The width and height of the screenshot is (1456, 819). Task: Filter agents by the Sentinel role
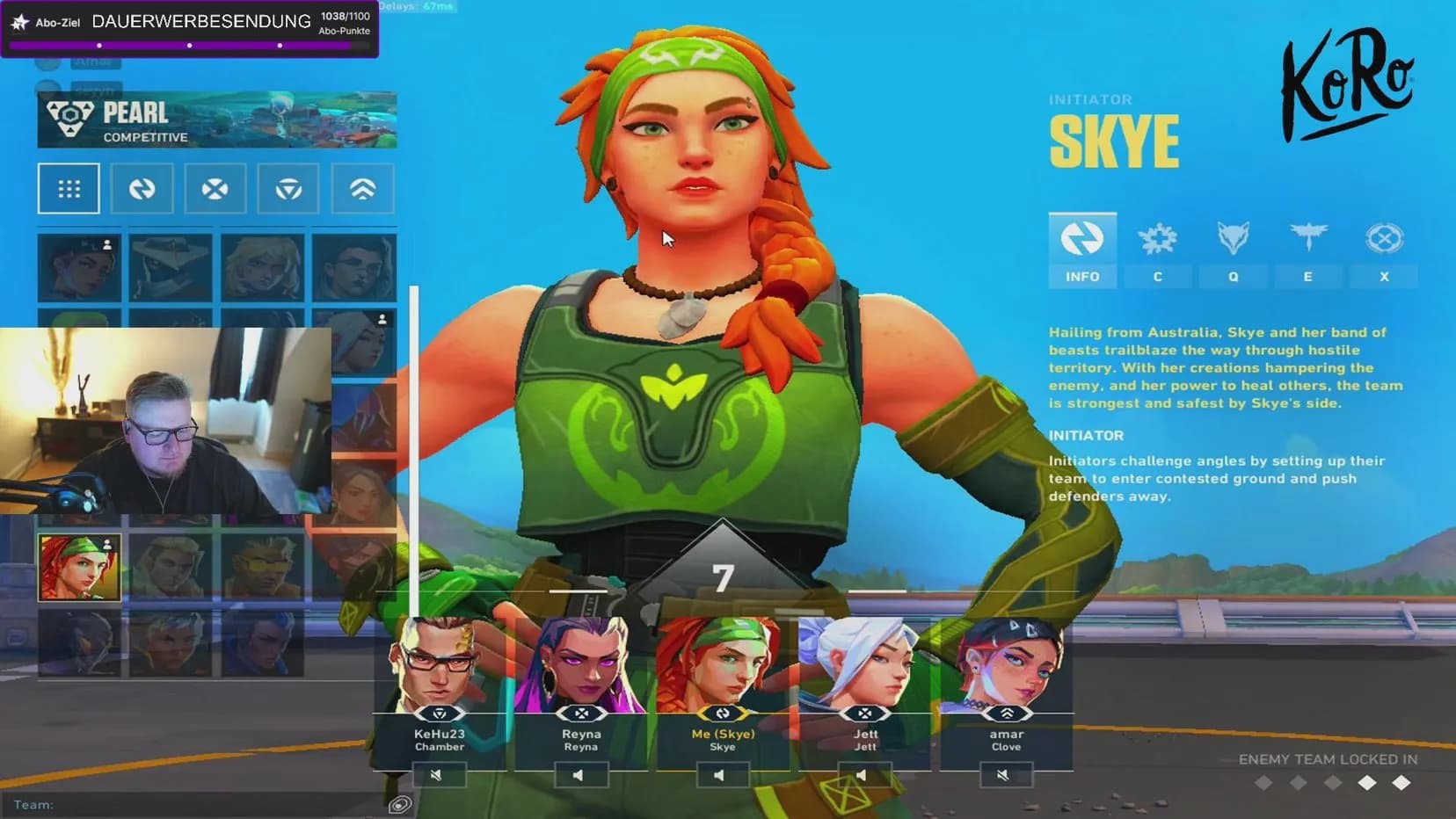click(288, 188)
